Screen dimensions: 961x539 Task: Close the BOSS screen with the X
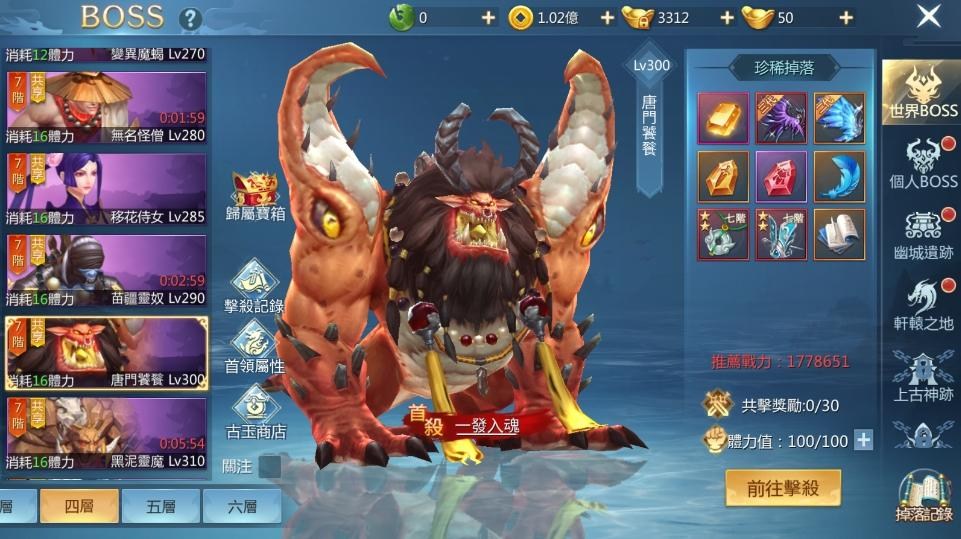pyautogui.click(x=929, y=16)
